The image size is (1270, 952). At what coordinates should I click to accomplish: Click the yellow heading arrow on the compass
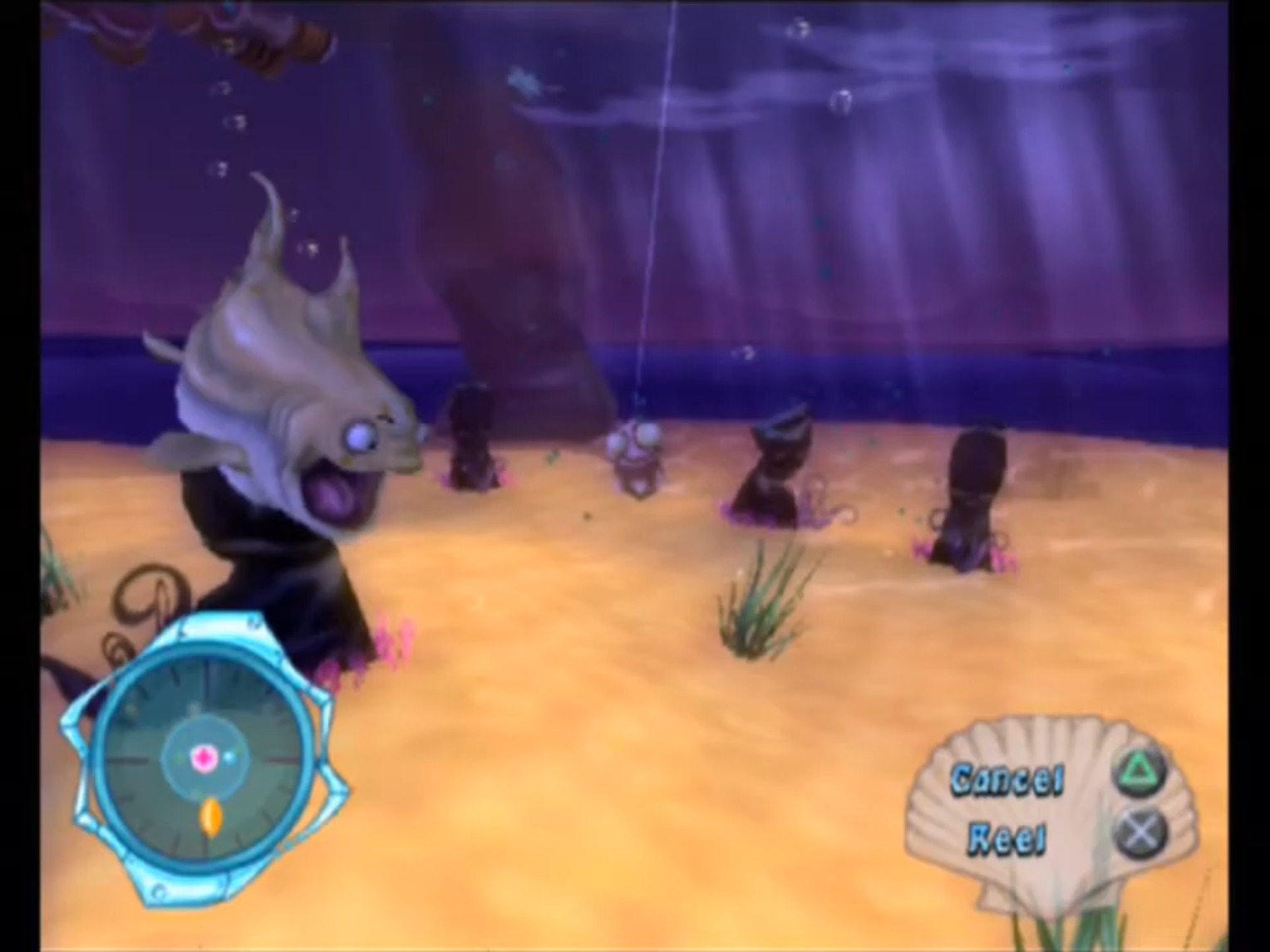(210, 818)
